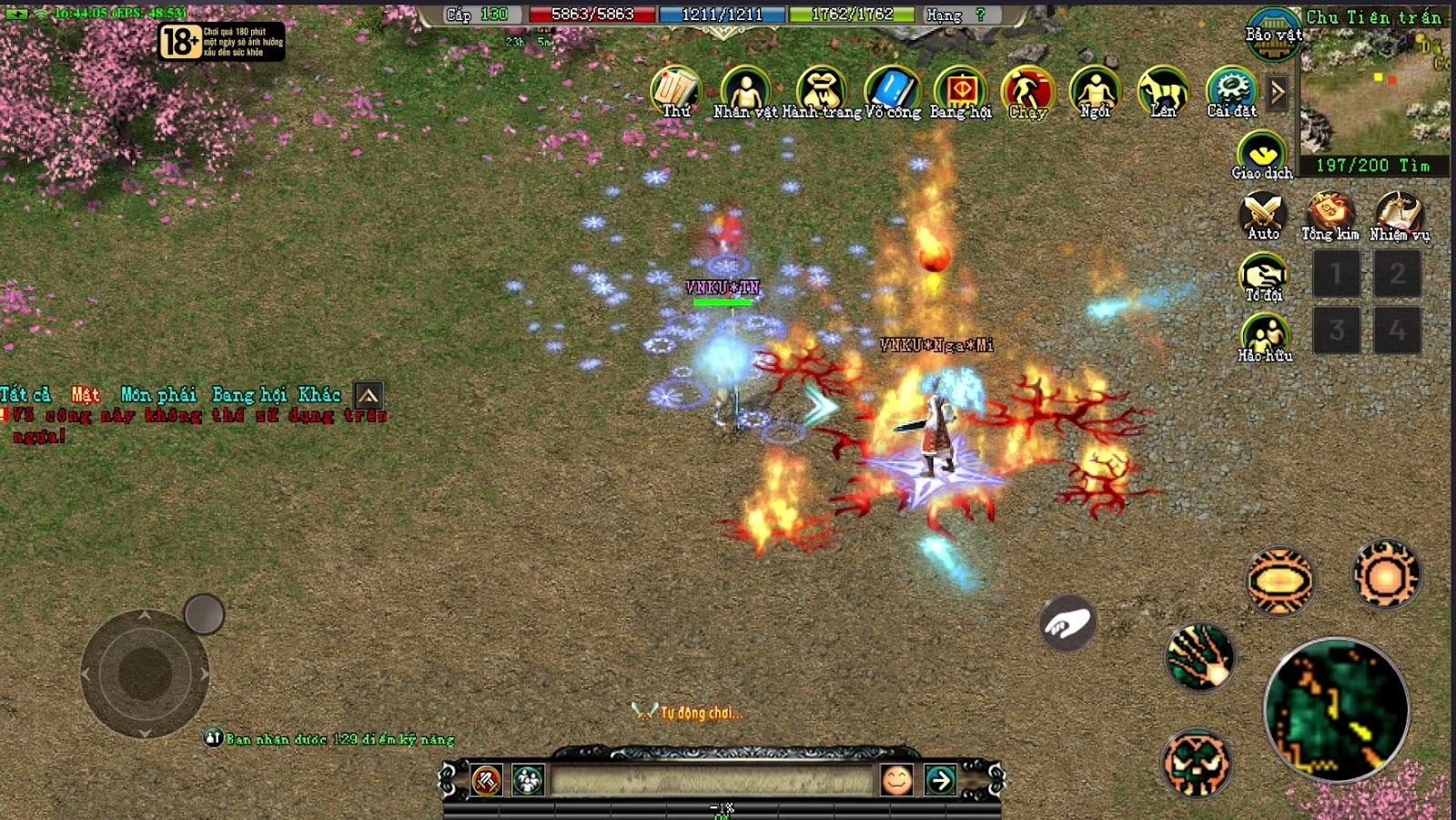Switch chat to the Môn phái tab
Viewport: 1456px width, 820px height.
tap(158, 395)
